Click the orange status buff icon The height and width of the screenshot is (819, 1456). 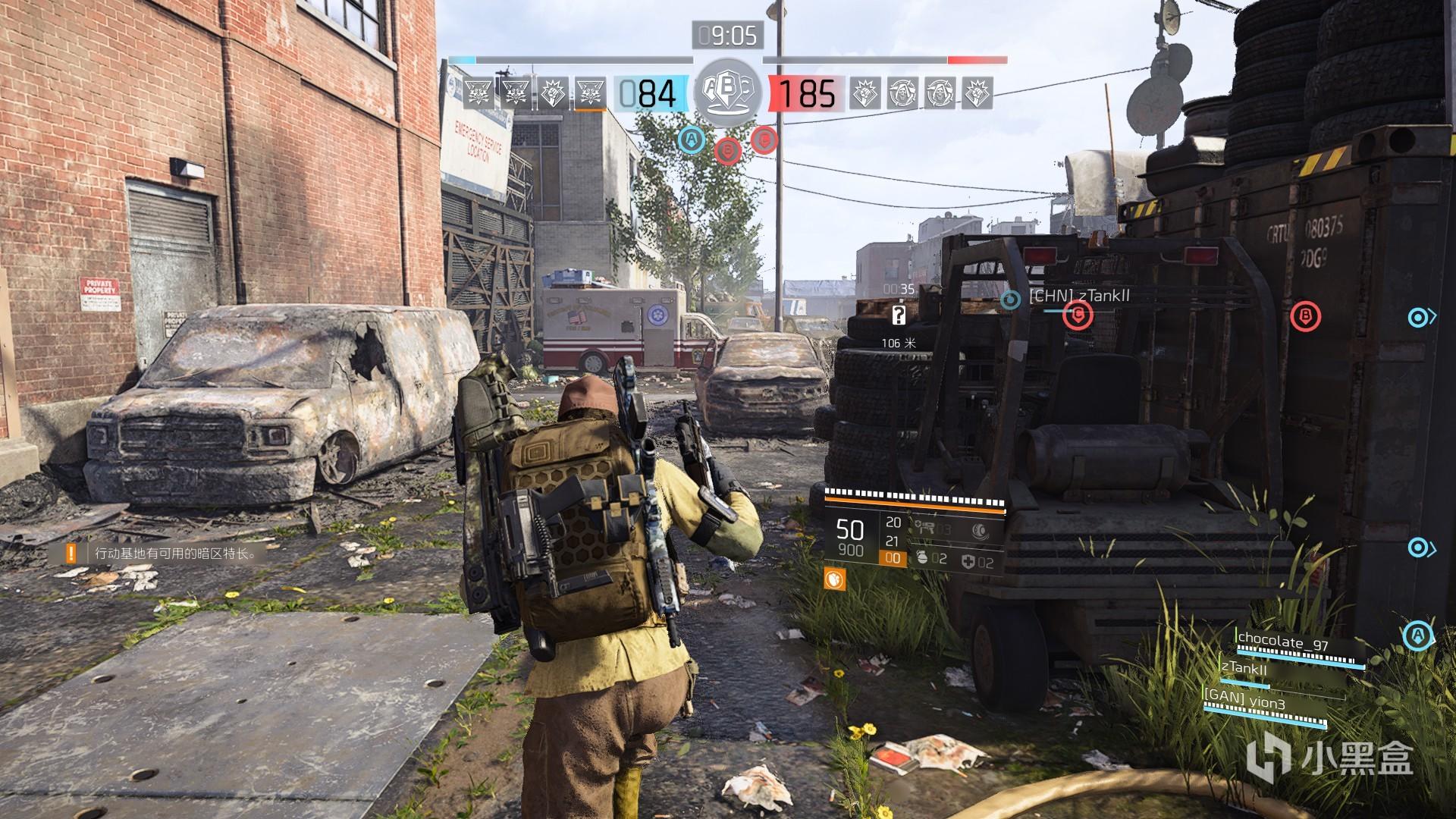[835, 580]
